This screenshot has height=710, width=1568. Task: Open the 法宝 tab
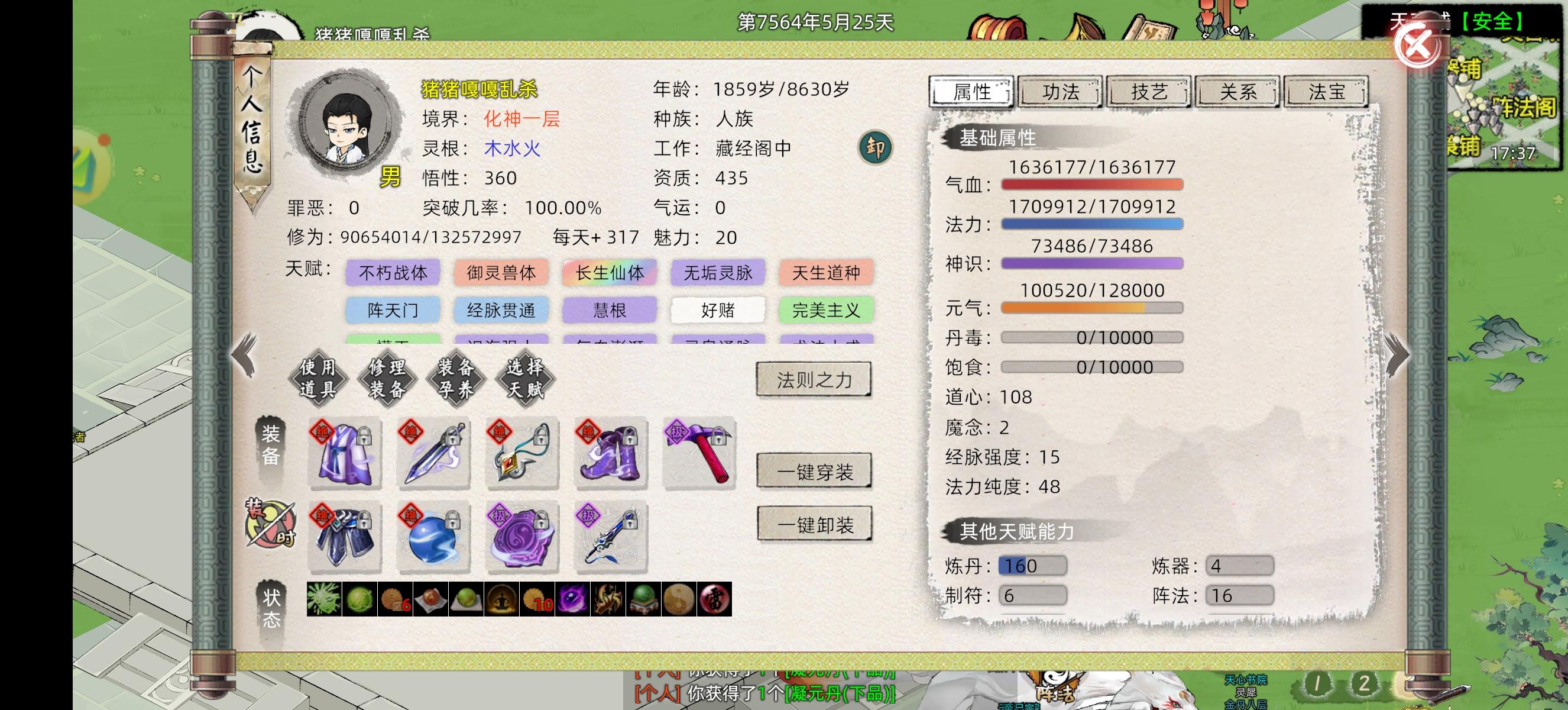pos(1325,92)
